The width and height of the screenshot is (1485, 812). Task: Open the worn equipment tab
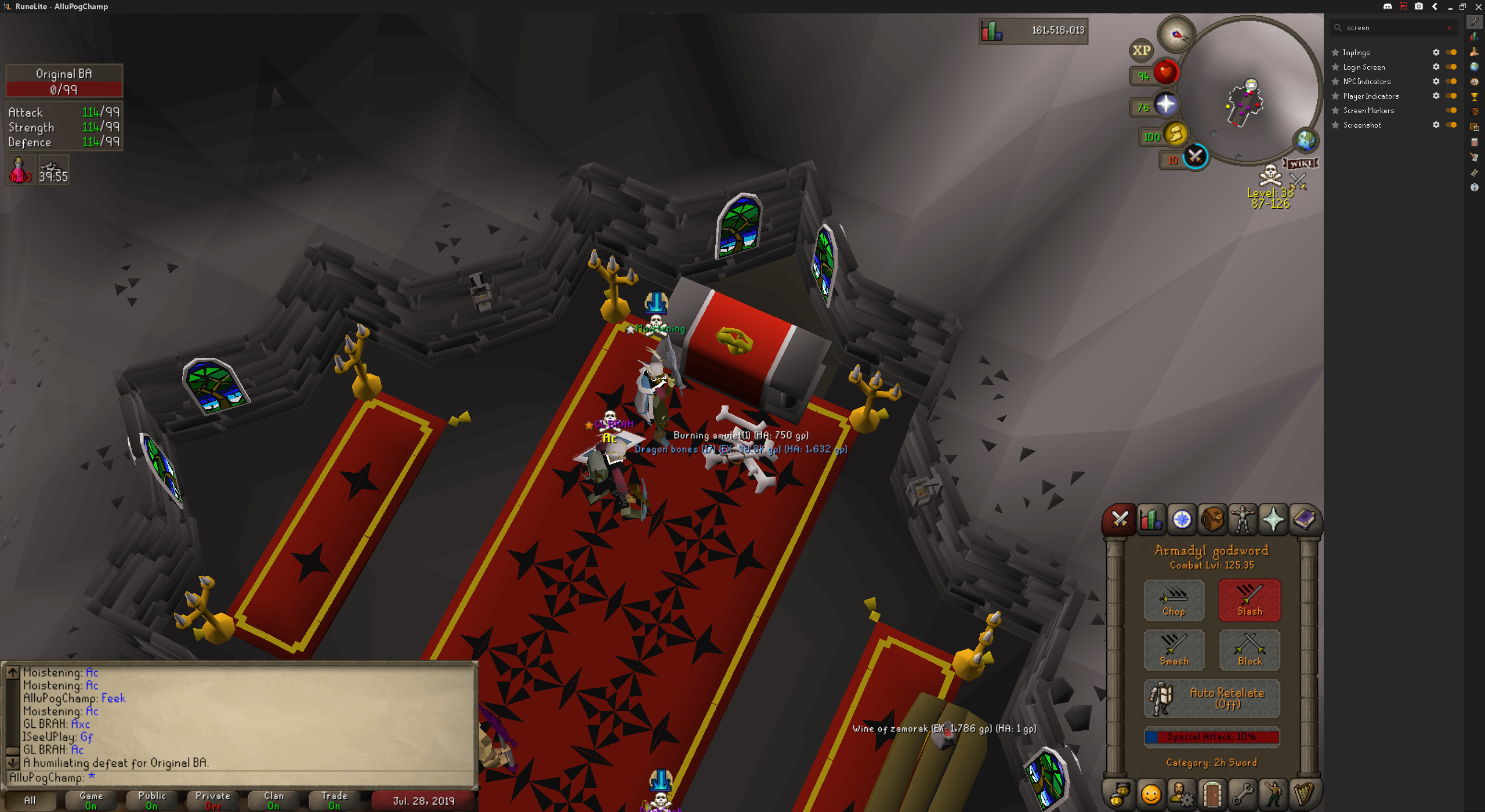(x=1243, y=519)
